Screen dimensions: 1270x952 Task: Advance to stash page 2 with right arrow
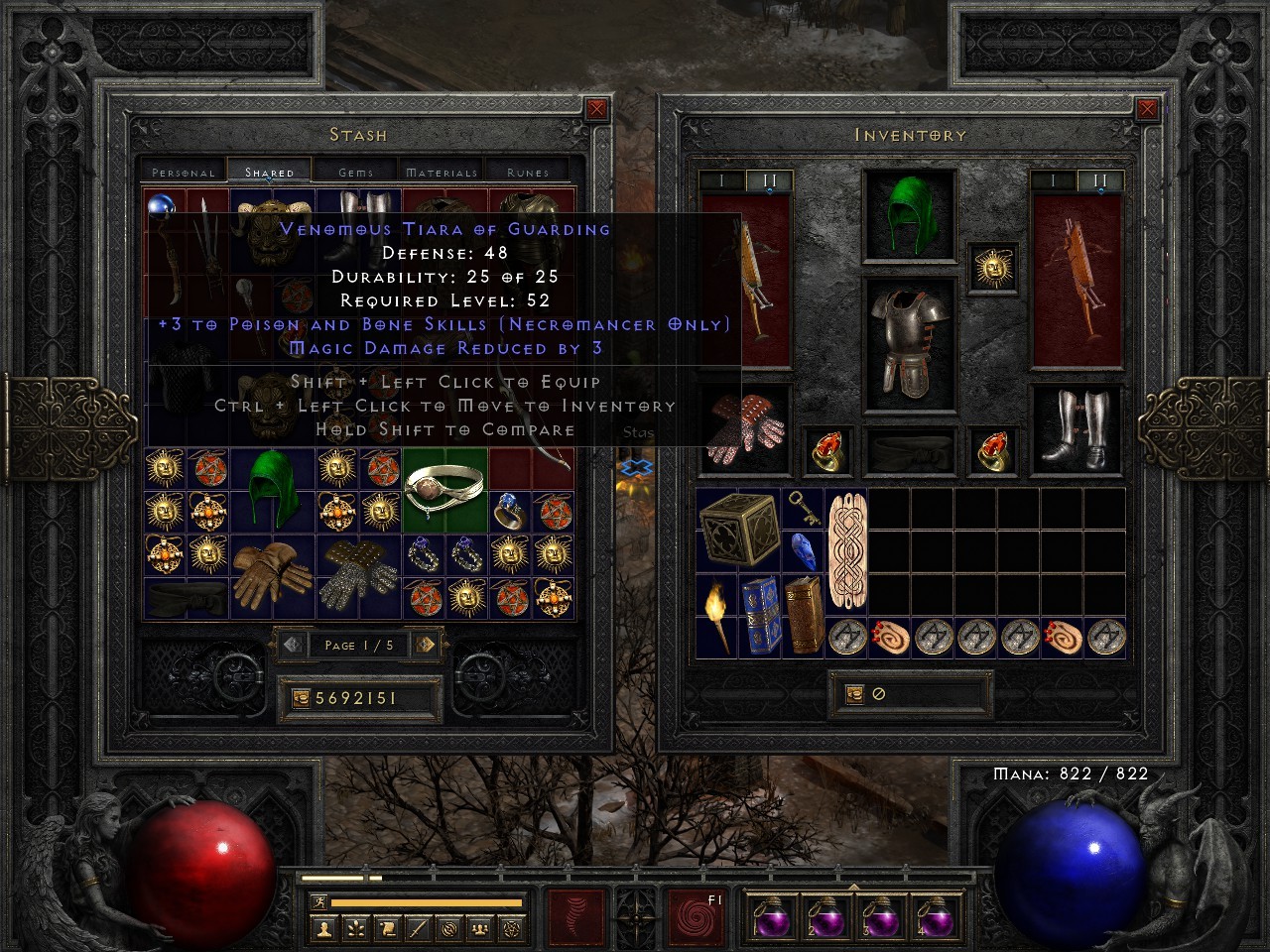tap(426, 645)
